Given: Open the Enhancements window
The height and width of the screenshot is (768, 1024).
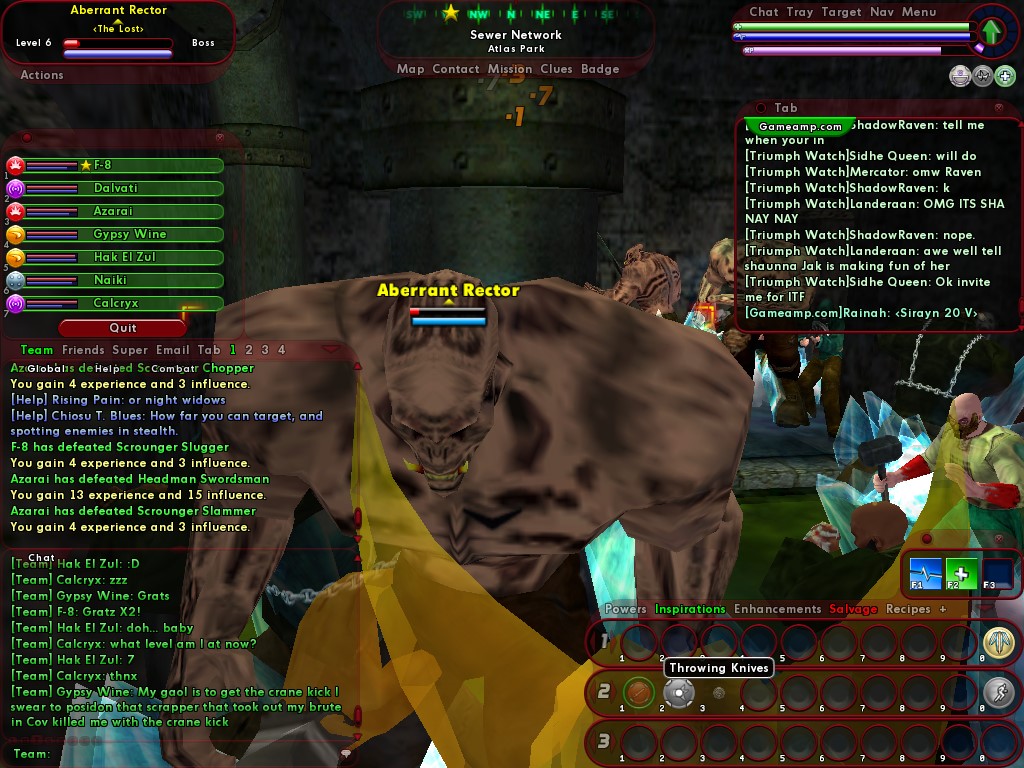Looking at the screenshot, I should (777, 609).
